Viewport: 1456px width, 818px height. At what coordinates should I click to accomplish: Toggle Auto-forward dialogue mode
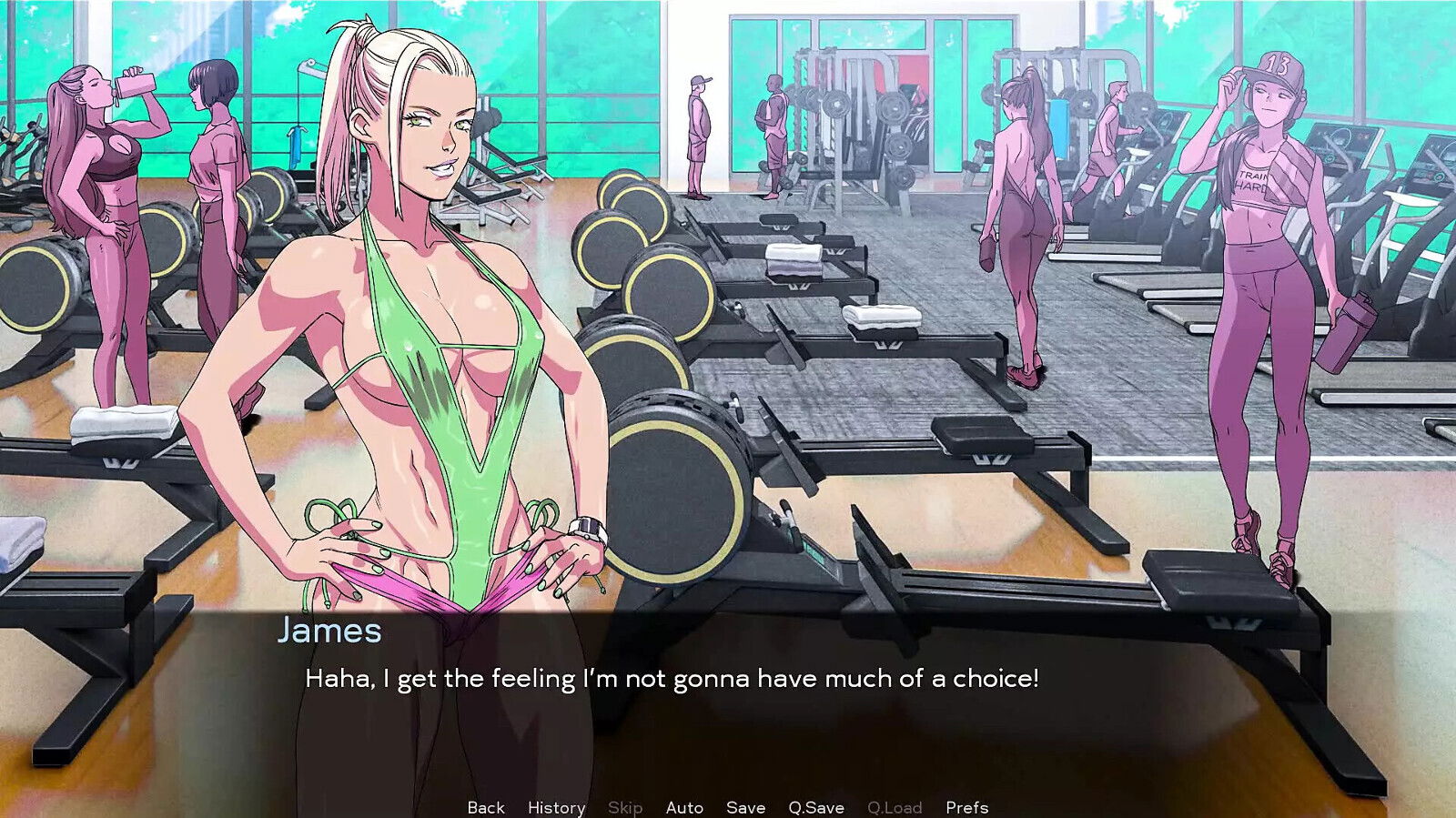point(683,807)
